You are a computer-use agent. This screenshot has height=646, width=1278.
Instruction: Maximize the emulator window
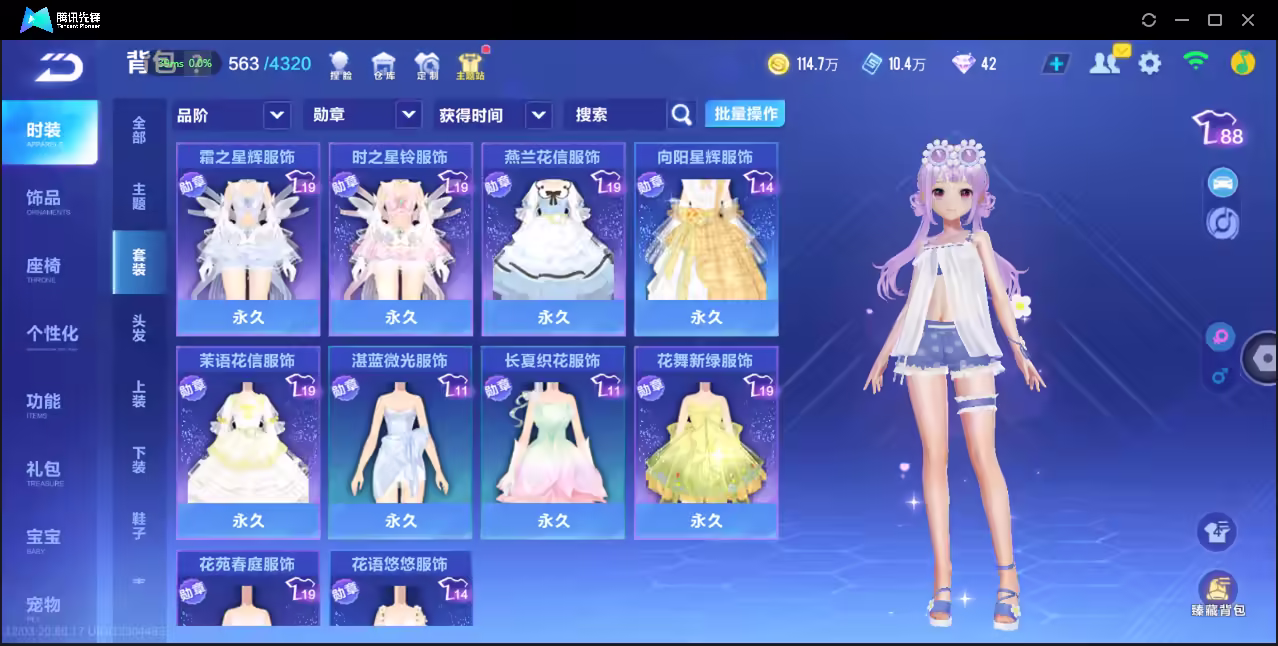pos(1215,20)
